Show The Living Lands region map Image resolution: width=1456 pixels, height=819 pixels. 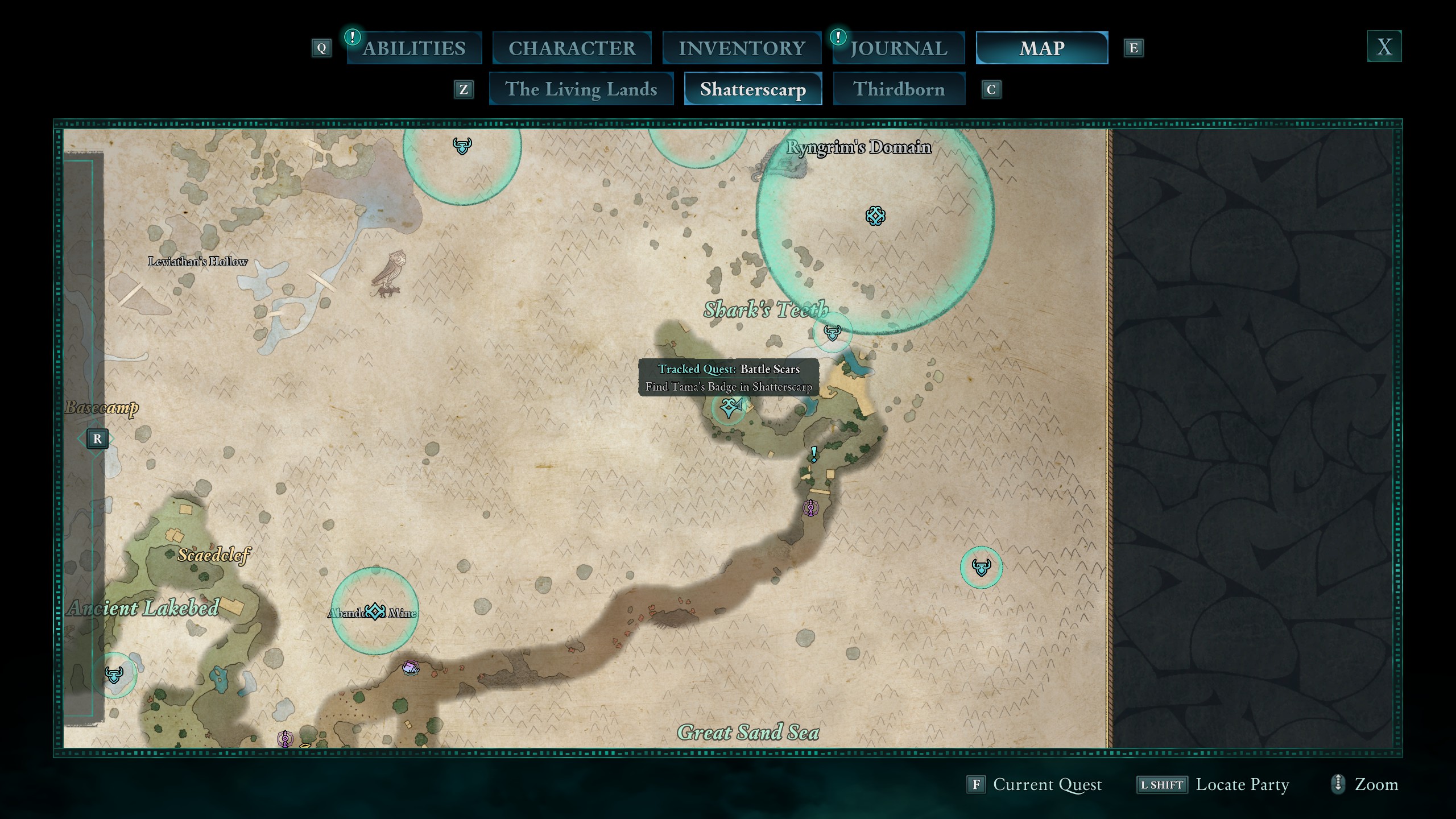(x=581, y=89)
